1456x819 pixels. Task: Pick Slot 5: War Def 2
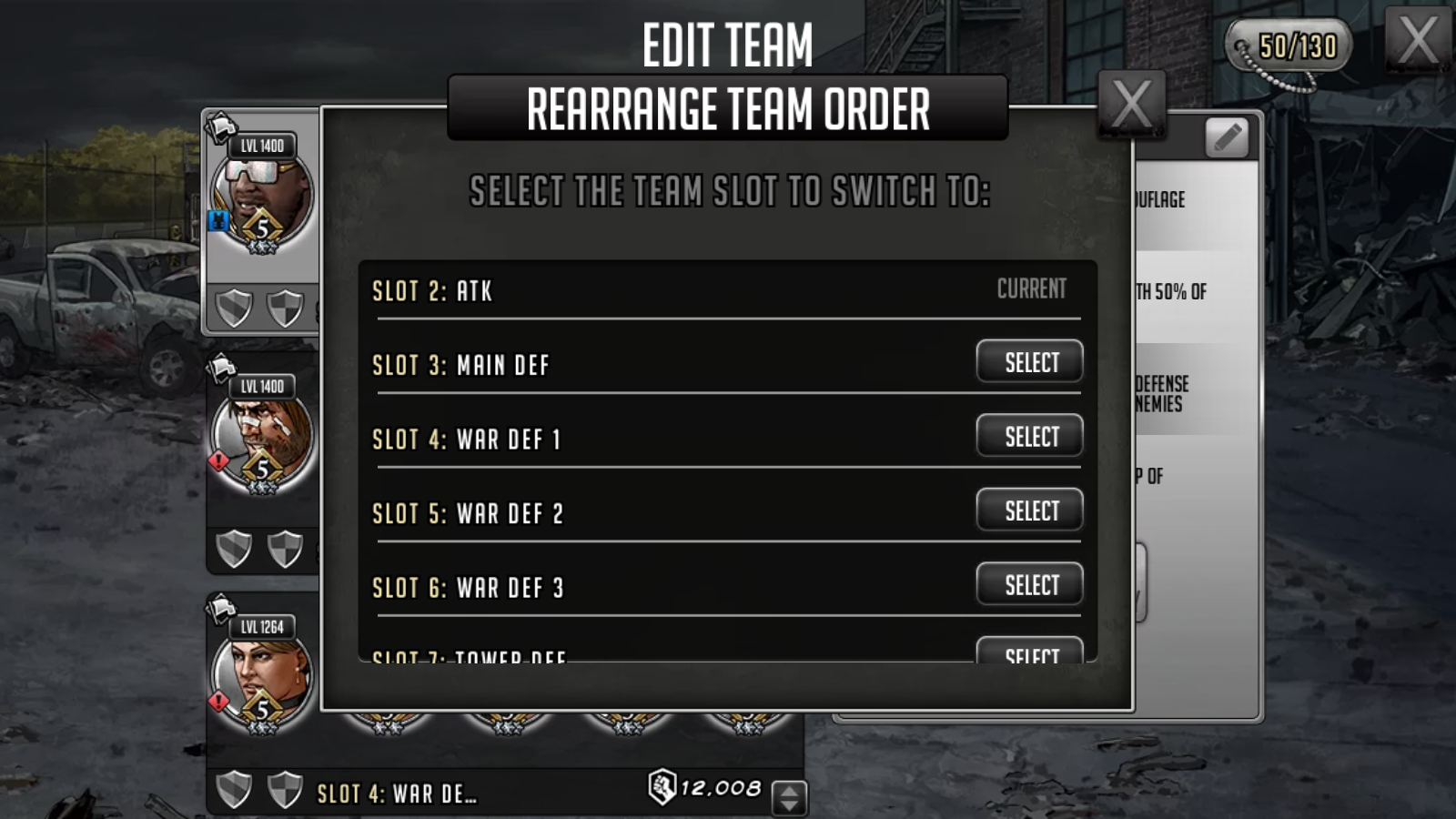[x=1029, y=511]
